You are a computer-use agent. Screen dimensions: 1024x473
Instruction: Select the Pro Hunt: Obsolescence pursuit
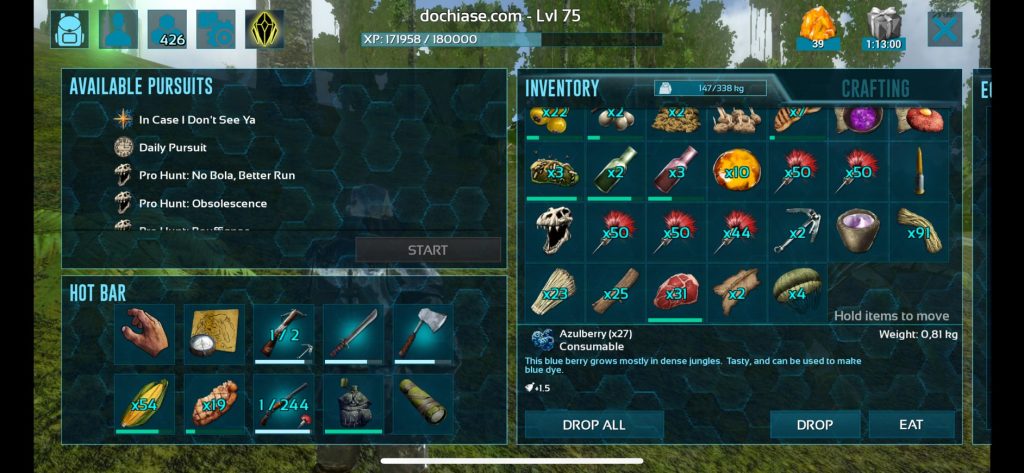pos(202,203)
